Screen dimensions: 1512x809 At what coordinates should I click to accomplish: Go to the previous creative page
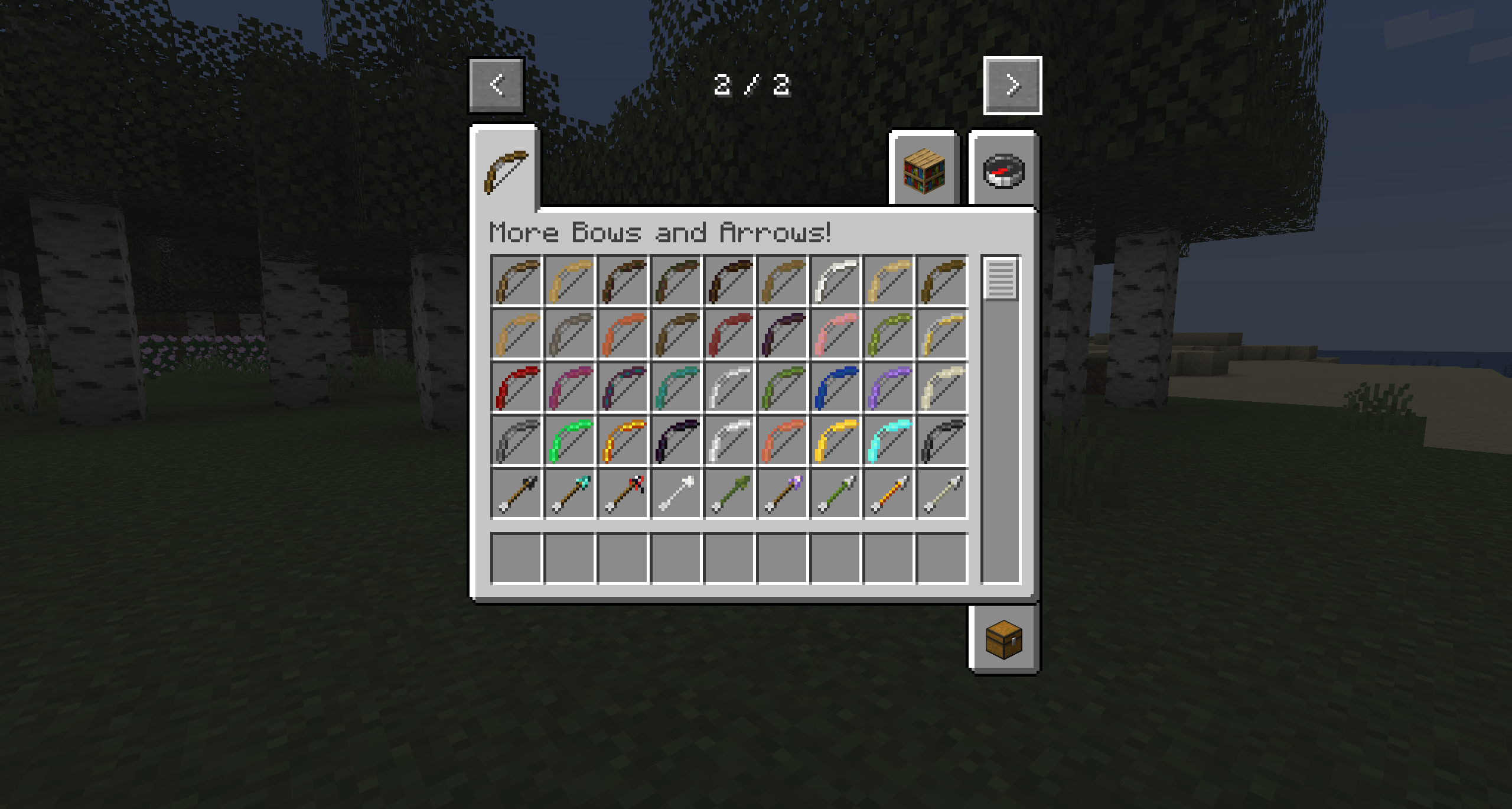[x=496, y=85]
